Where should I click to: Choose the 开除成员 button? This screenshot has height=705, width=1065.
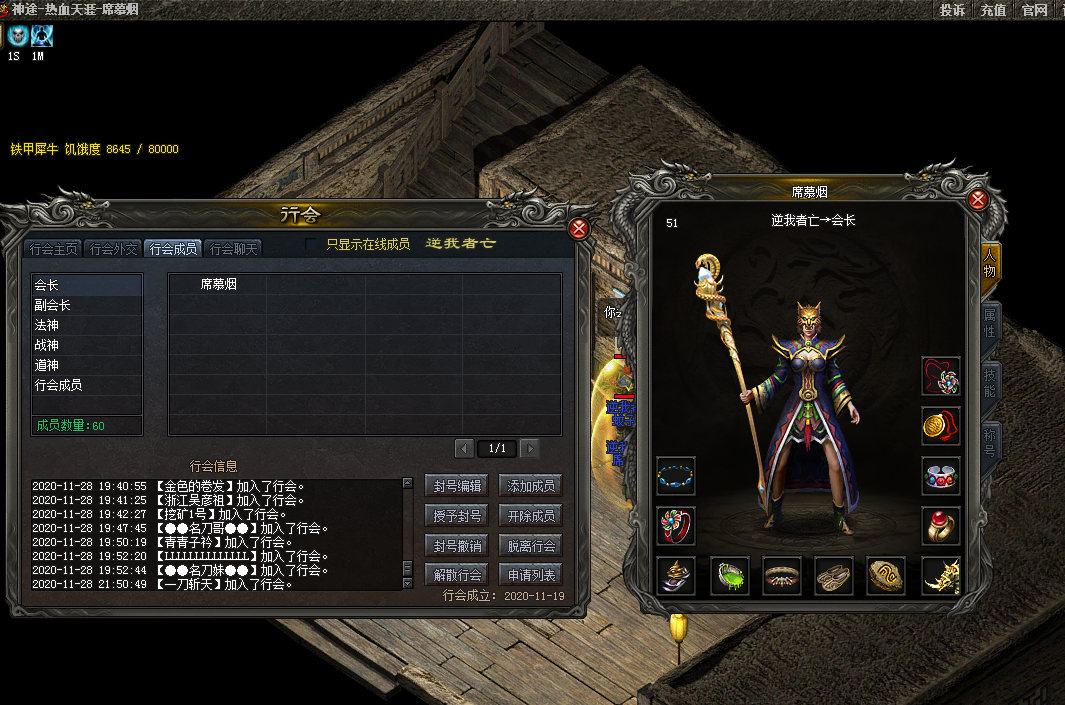(x=530, y=516)
